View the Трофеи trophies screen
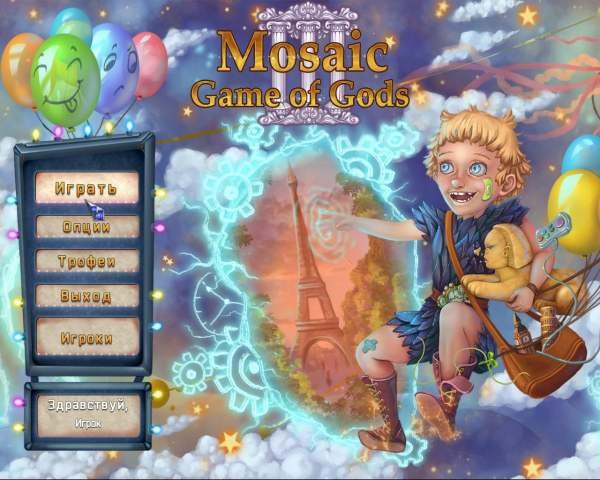 coord(86,261)
